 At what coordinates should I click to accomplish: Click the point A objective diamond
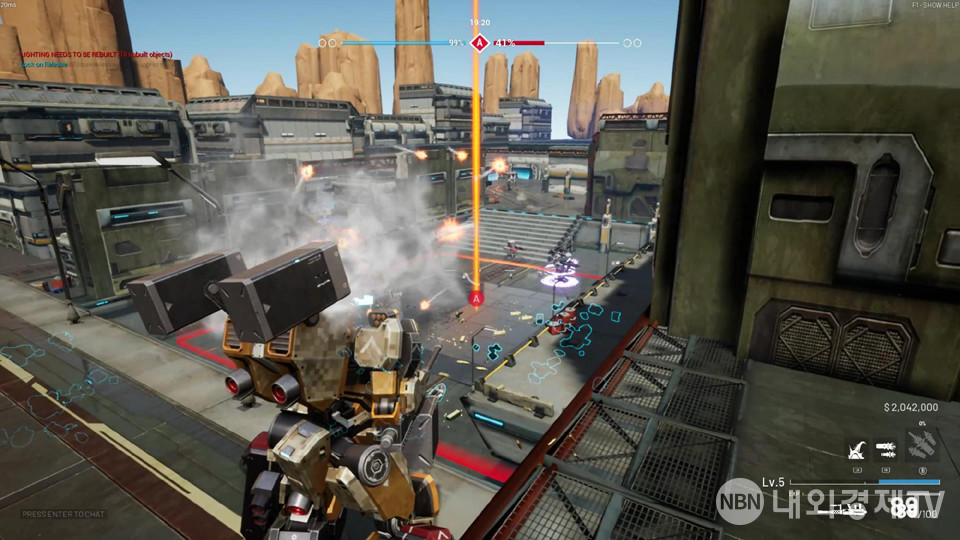(479, 43)
